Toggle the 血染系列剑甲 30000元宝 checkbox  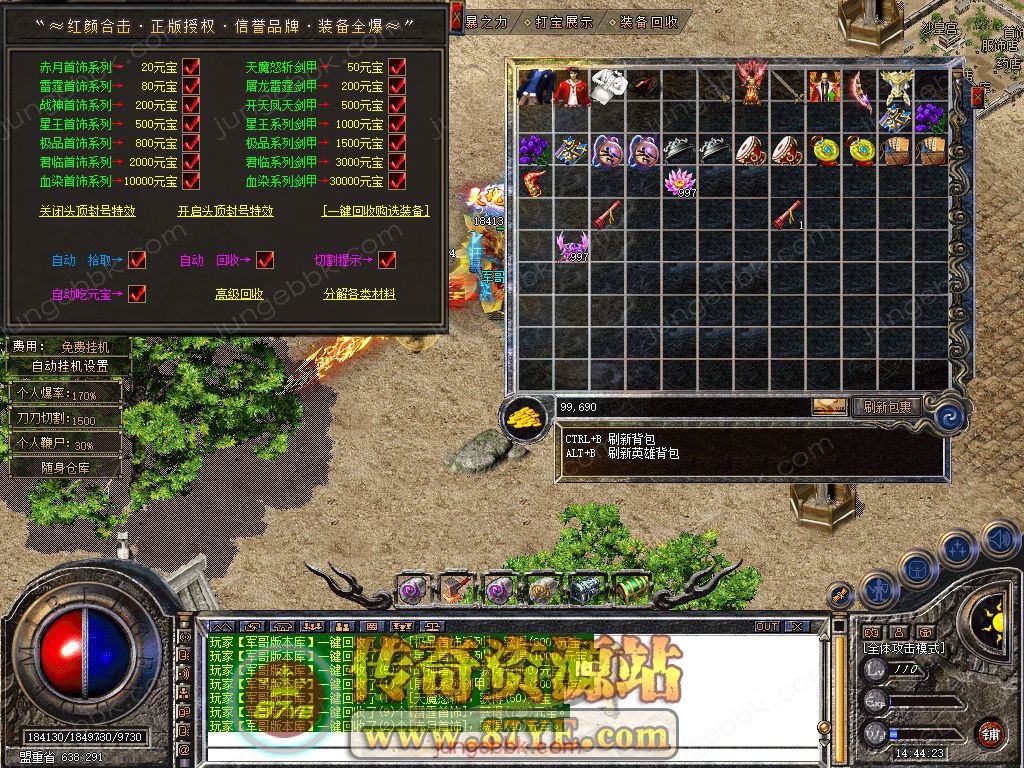(x=397, y=182)
